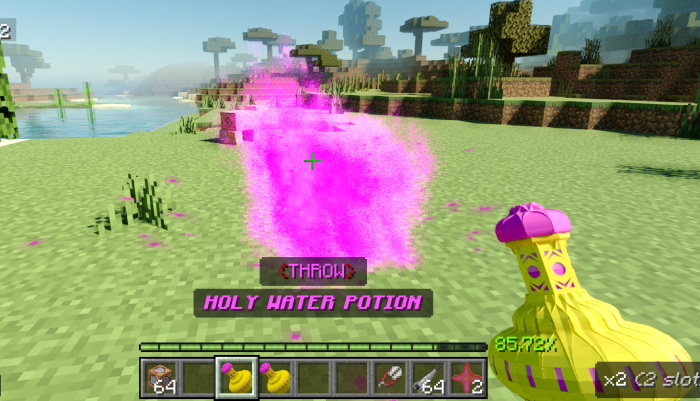Choose the unselected yellow potion slot
700x401 pixels.
(x=274, y=378)
